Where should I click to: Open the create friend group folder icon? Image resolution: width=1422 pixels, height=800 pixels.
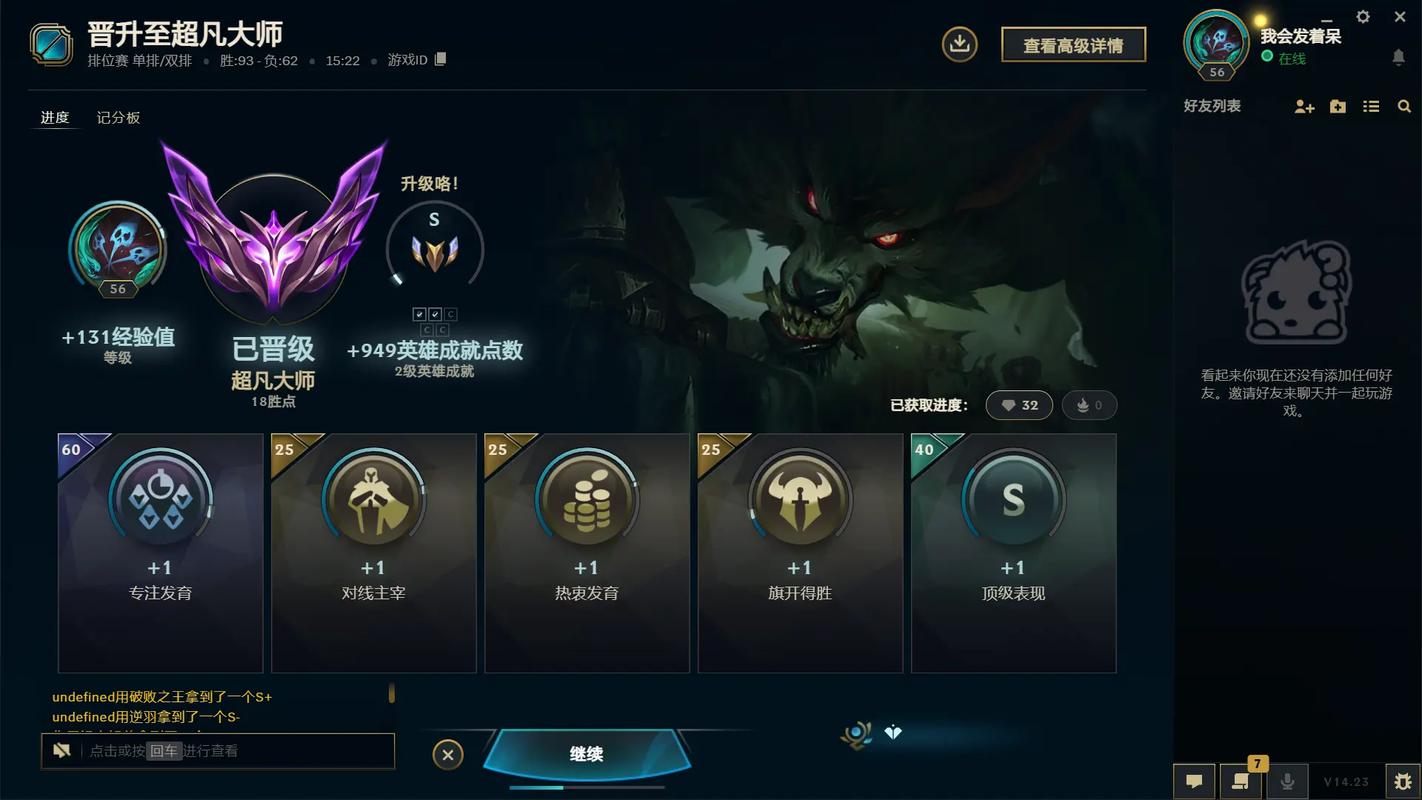coord(1338,105)
